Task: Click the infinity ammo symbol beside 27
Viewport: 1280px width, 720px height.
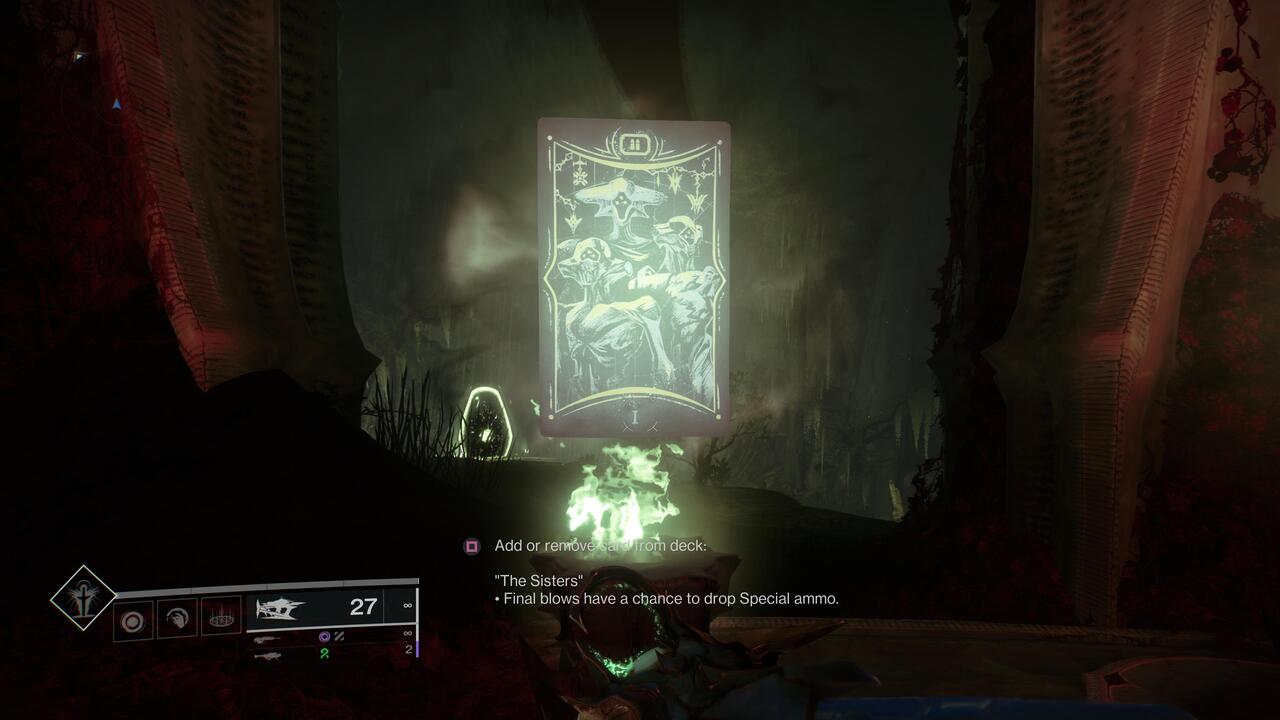Action: (406, 607)
